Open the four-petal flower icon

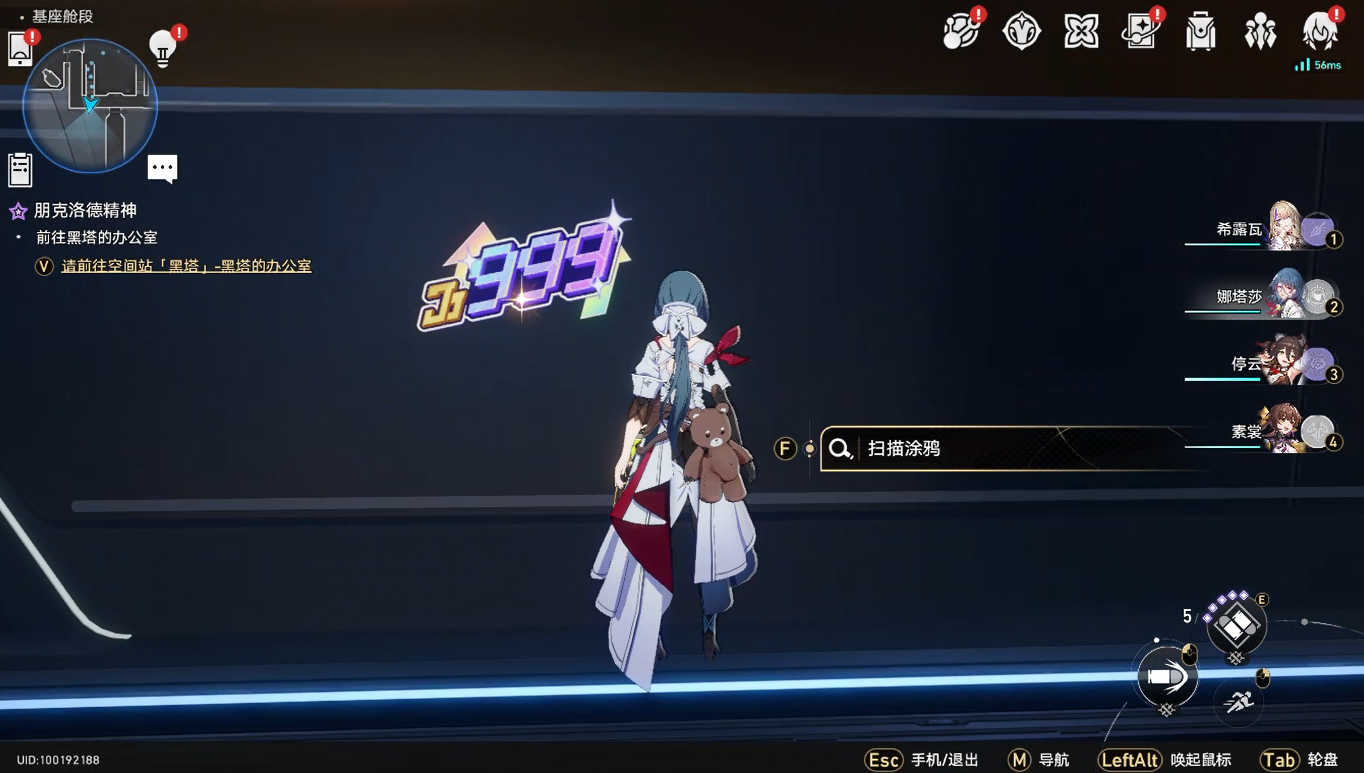(x=1081, y=32)
